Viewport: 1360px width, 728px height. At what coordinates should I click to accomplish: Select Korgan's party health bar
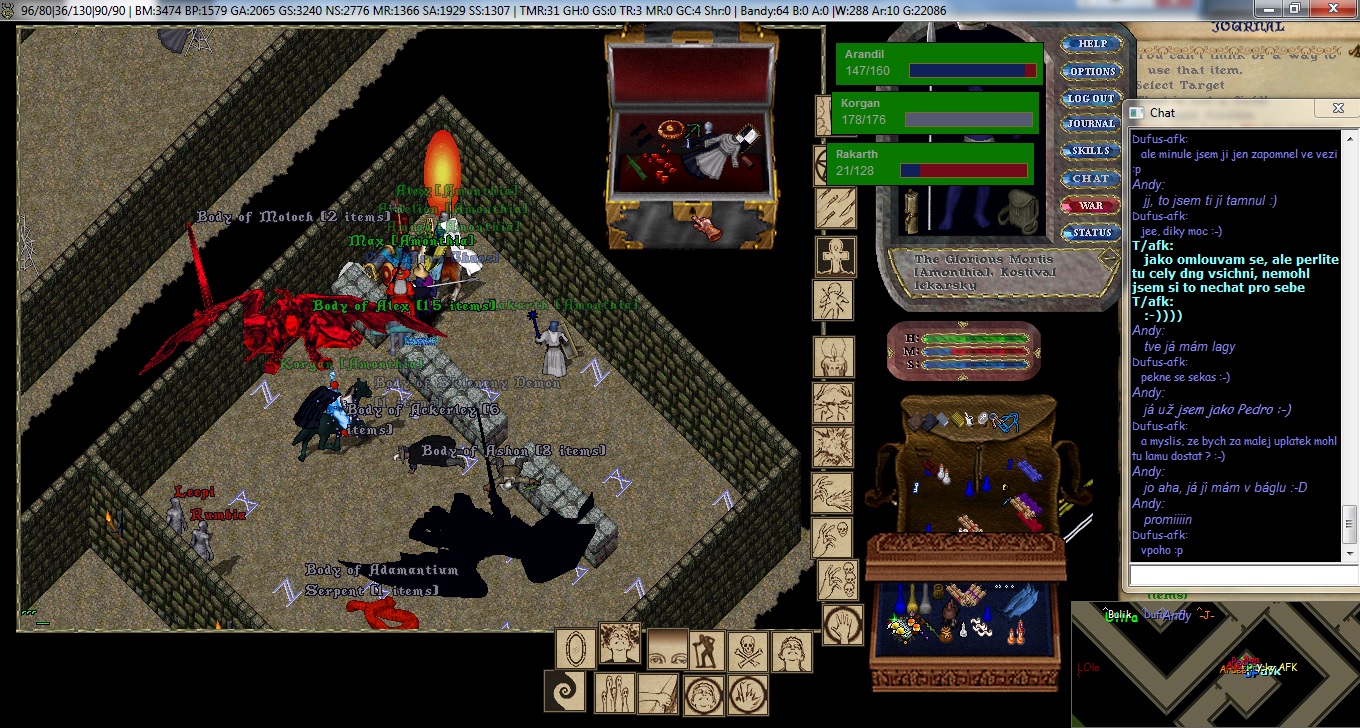click(935, 112)
